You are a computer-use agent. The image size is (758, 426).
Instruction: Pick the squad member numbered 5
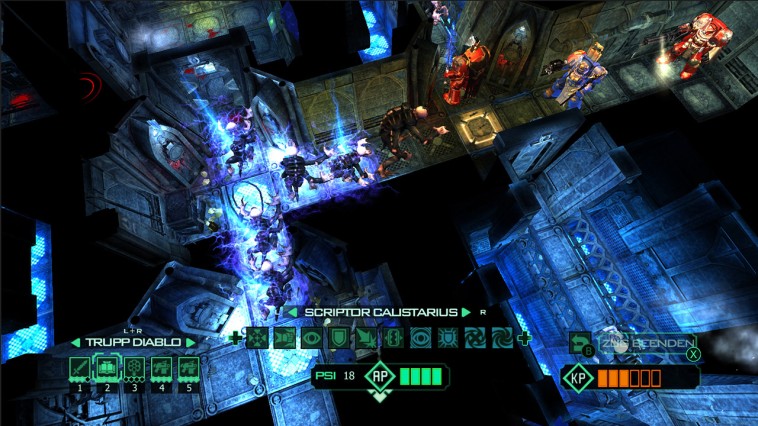pos(187,369)
